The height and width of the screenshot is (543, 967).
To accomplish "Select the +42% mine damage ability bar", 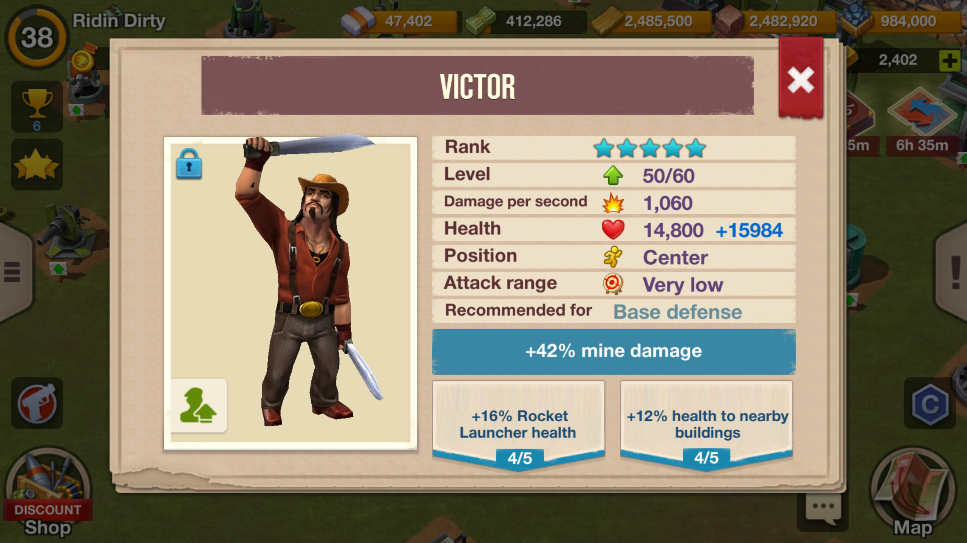I will point(613,352).
